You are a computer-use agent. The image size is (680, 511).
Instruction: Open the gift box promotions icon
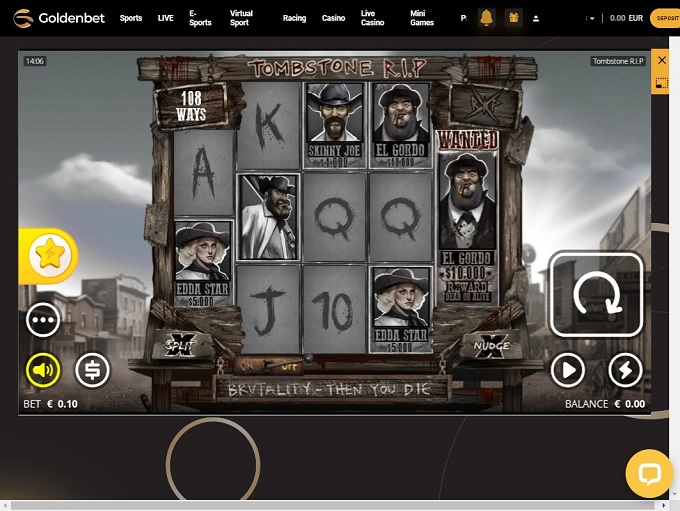[513, 18]
